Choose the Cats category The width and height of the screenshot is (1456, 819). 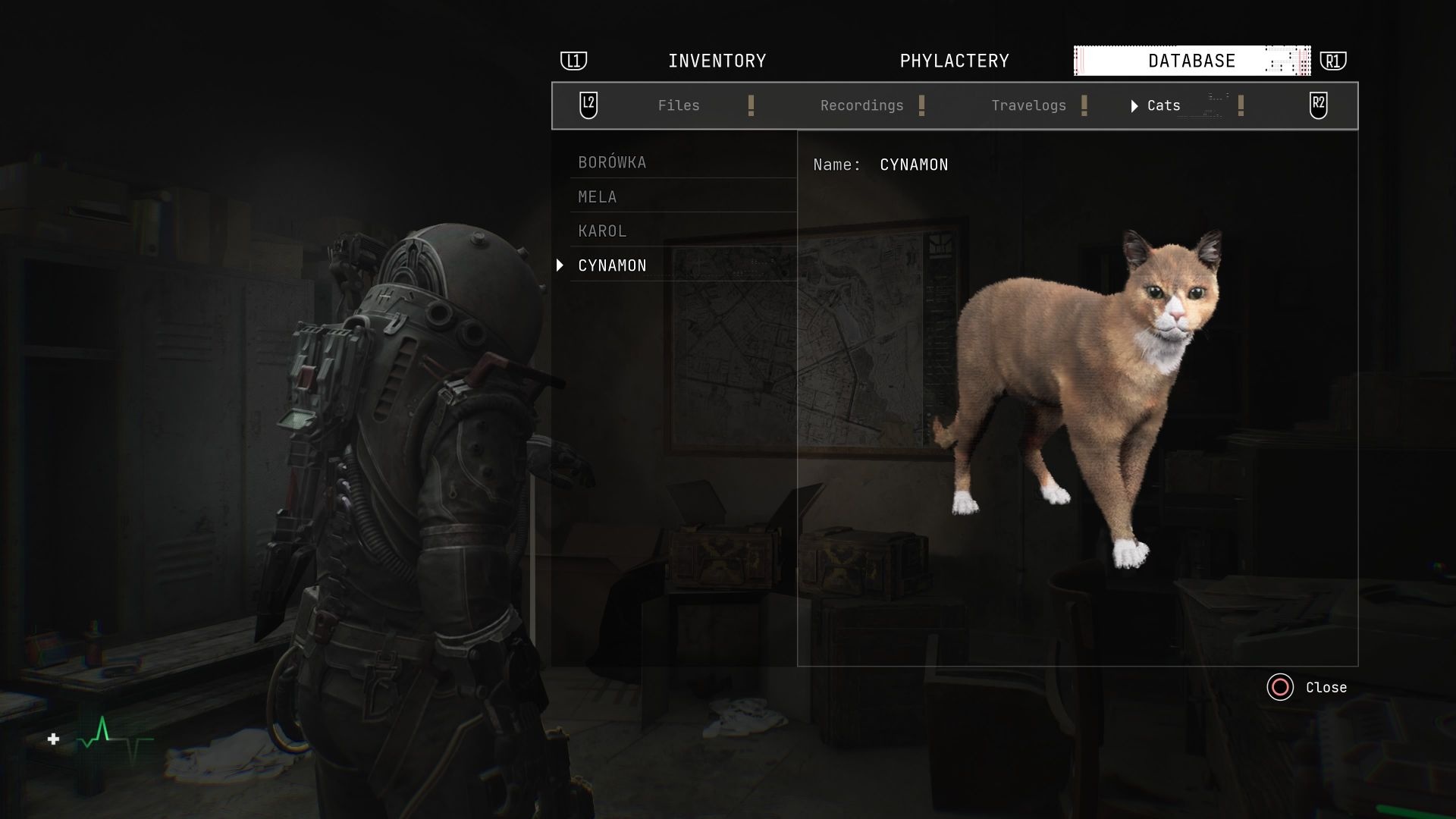coord(1163,105)
